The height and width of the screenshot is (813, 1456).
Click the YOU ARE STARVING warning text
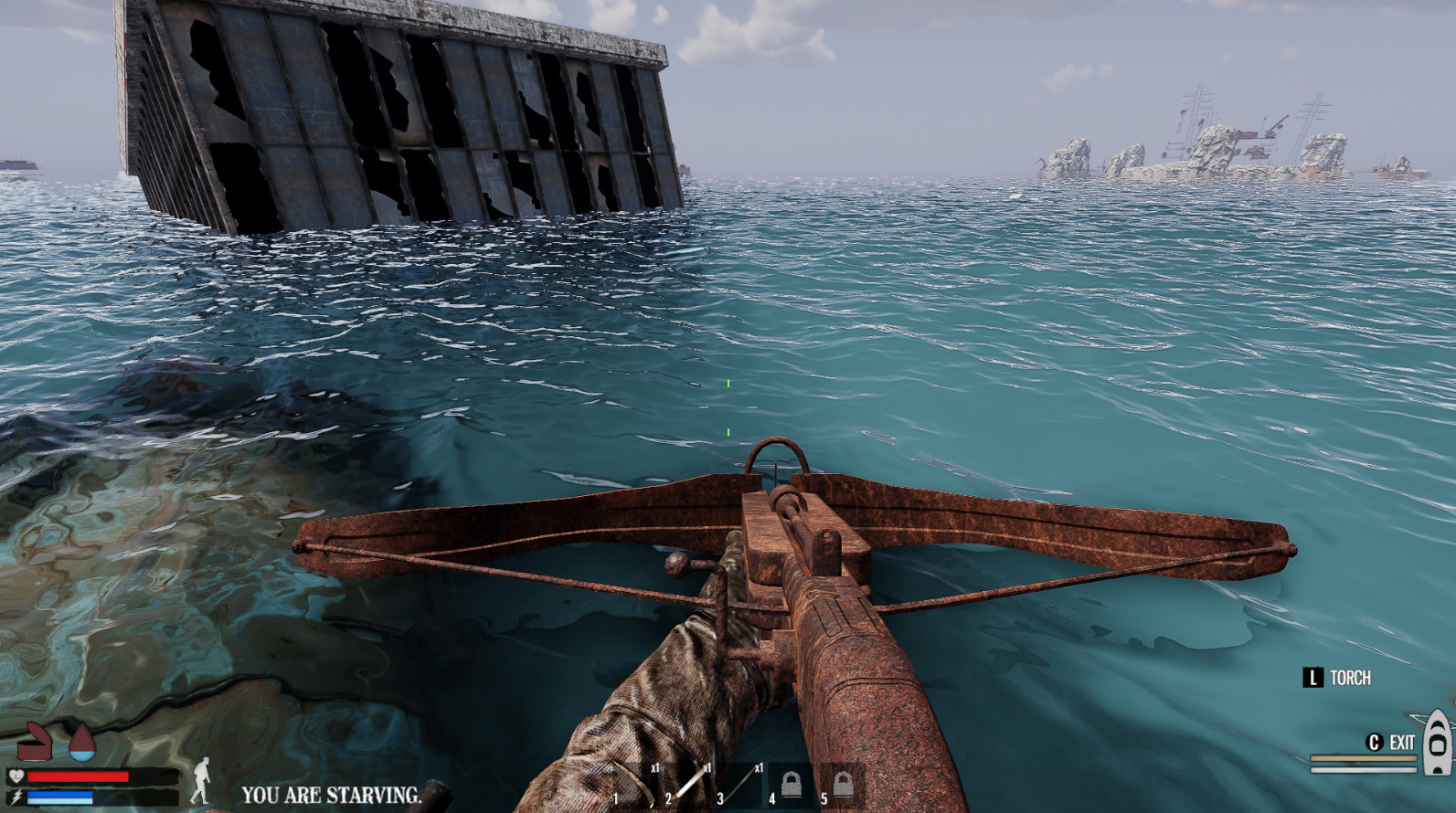[x=332, y=794]
